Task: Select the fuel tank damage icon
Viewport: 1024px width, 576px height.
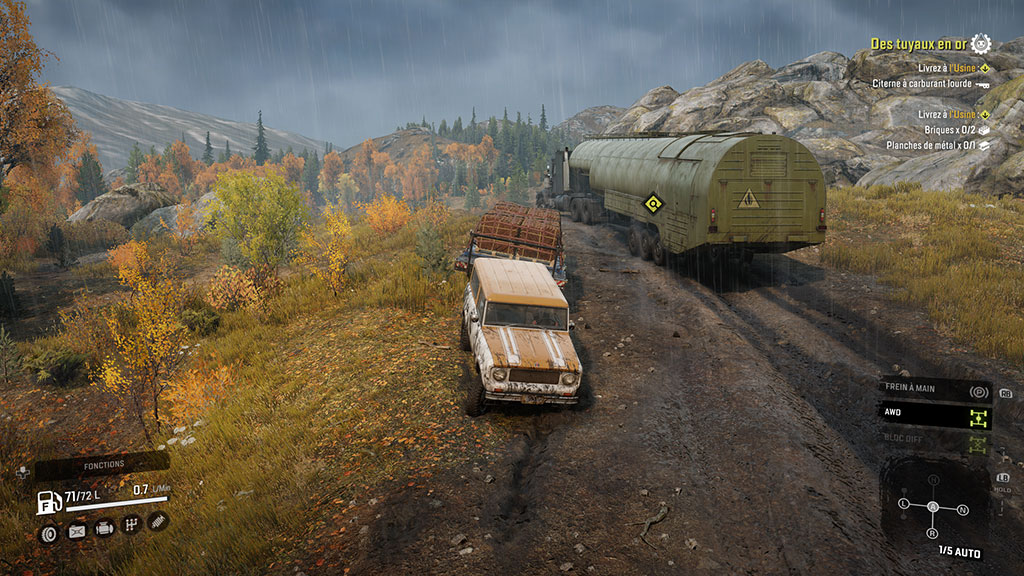Action: pyautogui.click(x=77, y=532)
